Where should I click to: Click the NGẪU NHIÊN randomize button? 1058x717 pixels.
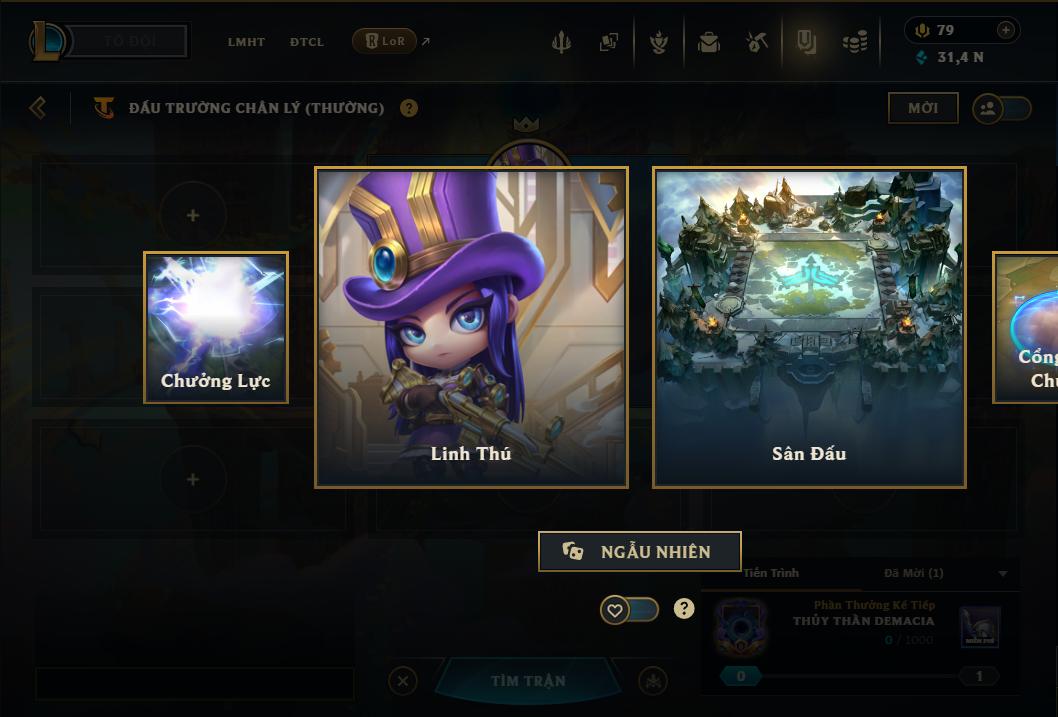639,551
